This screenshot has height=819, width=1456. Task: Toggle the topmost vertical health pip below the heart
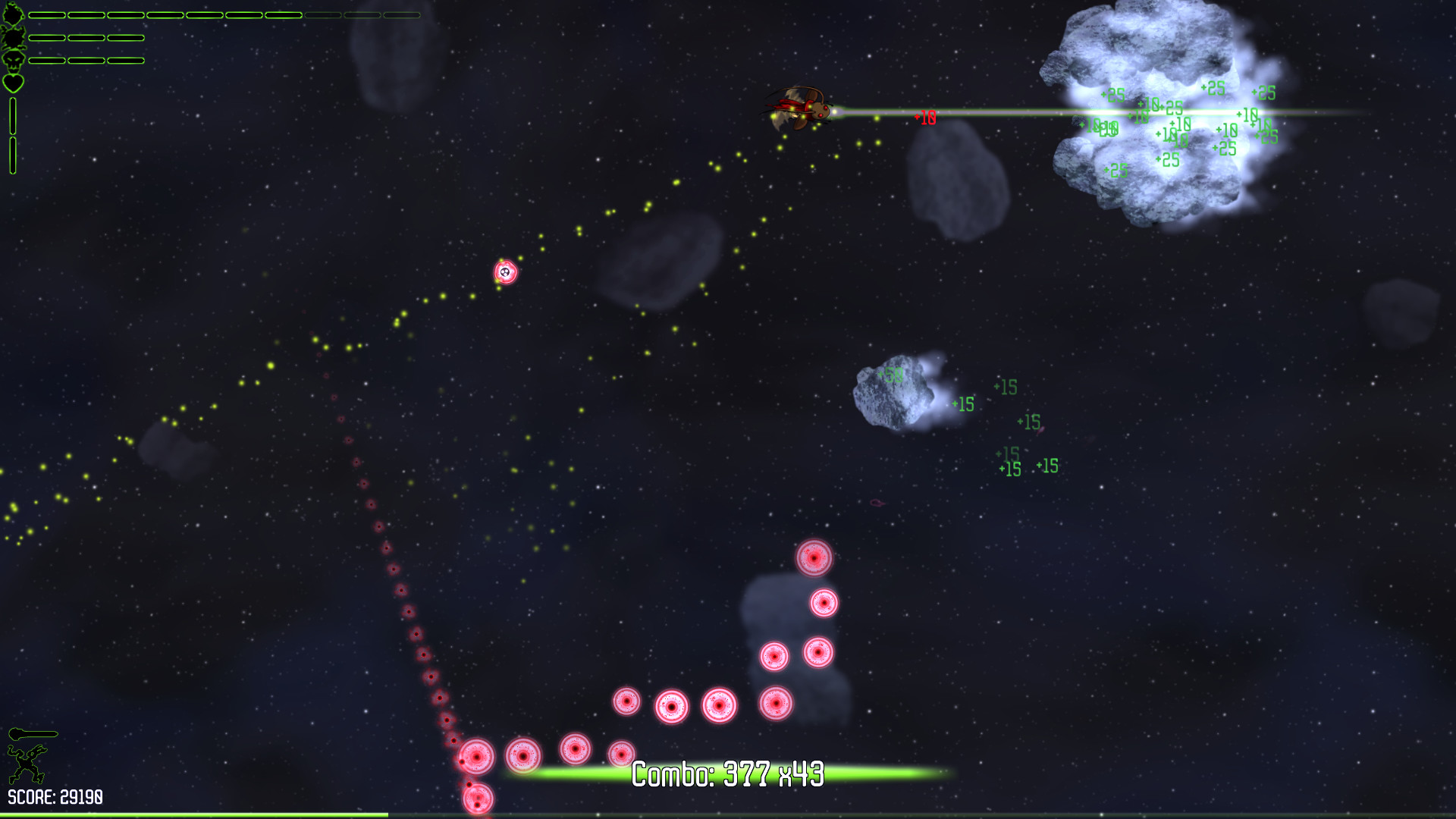click(13, 114)
